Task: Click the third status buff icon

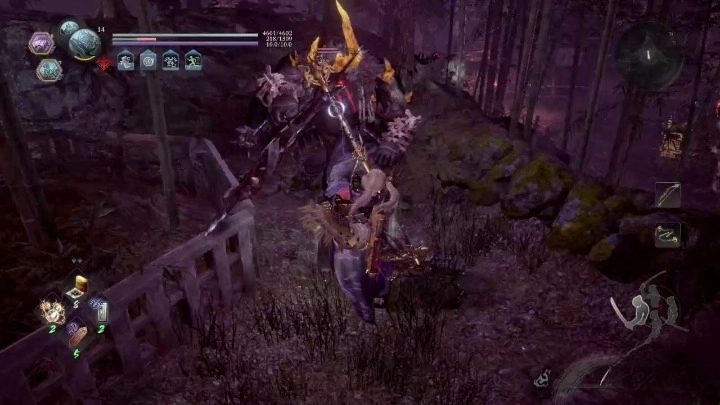Action: tap(170, 61)
